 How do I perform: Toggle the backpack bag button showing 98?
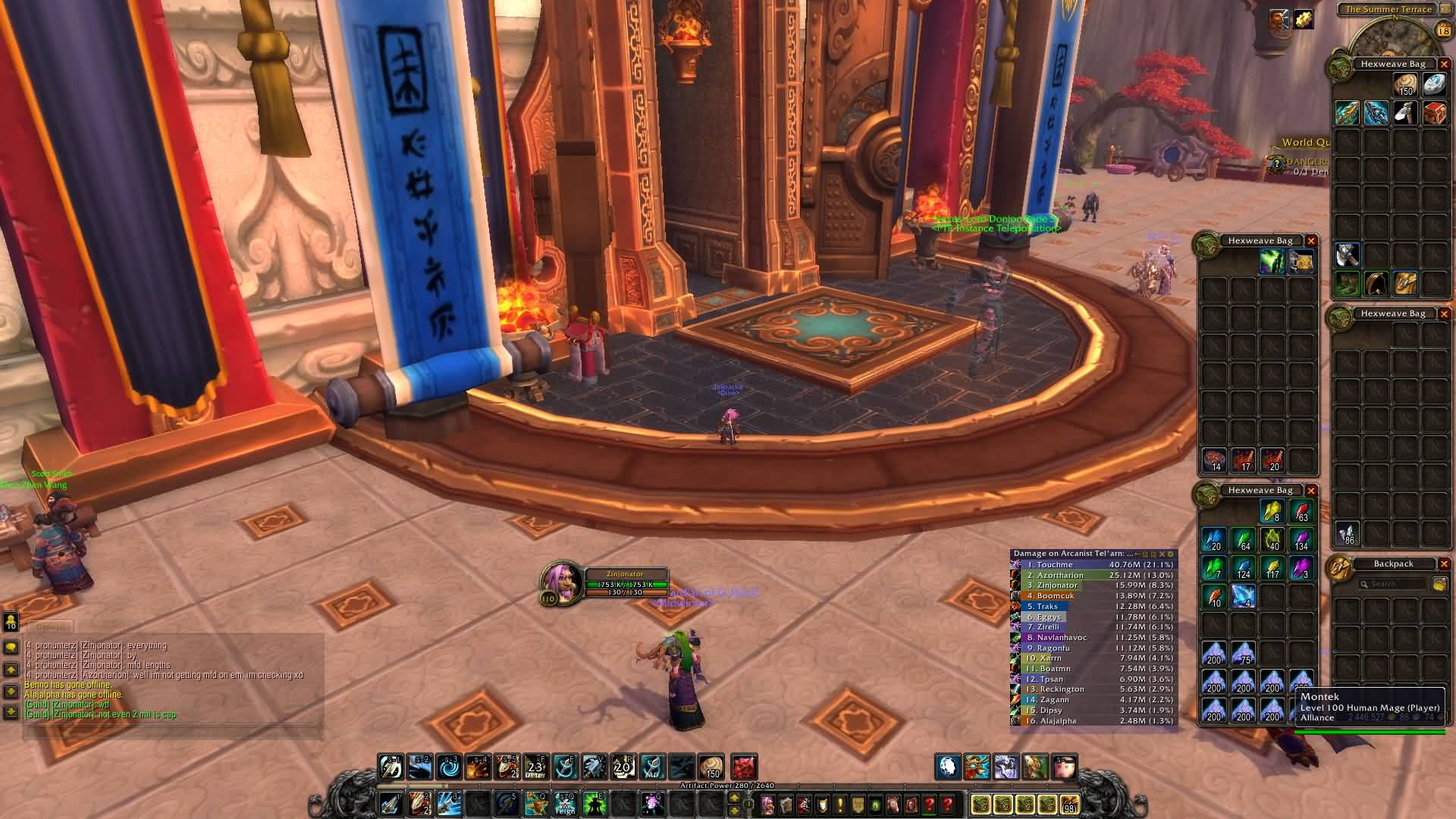[1069, 804]
